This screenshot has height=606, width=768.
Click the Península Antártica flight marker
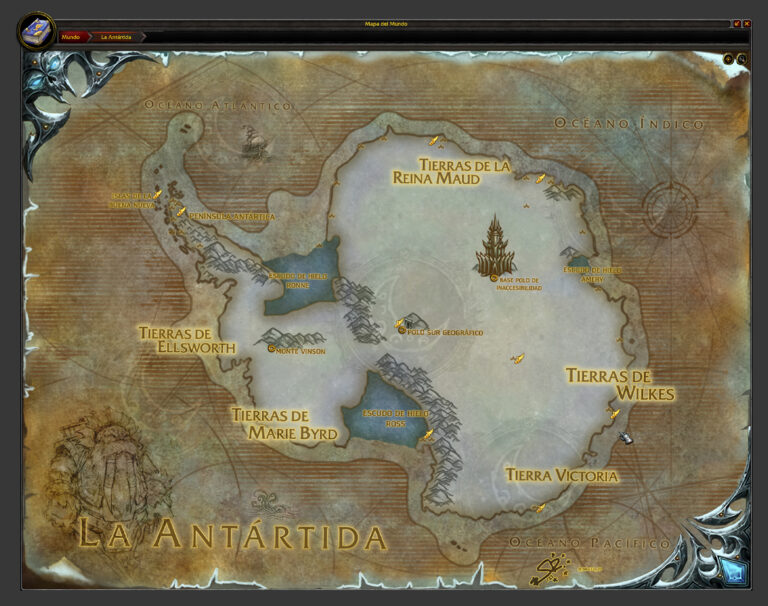[x=181, y=212]
